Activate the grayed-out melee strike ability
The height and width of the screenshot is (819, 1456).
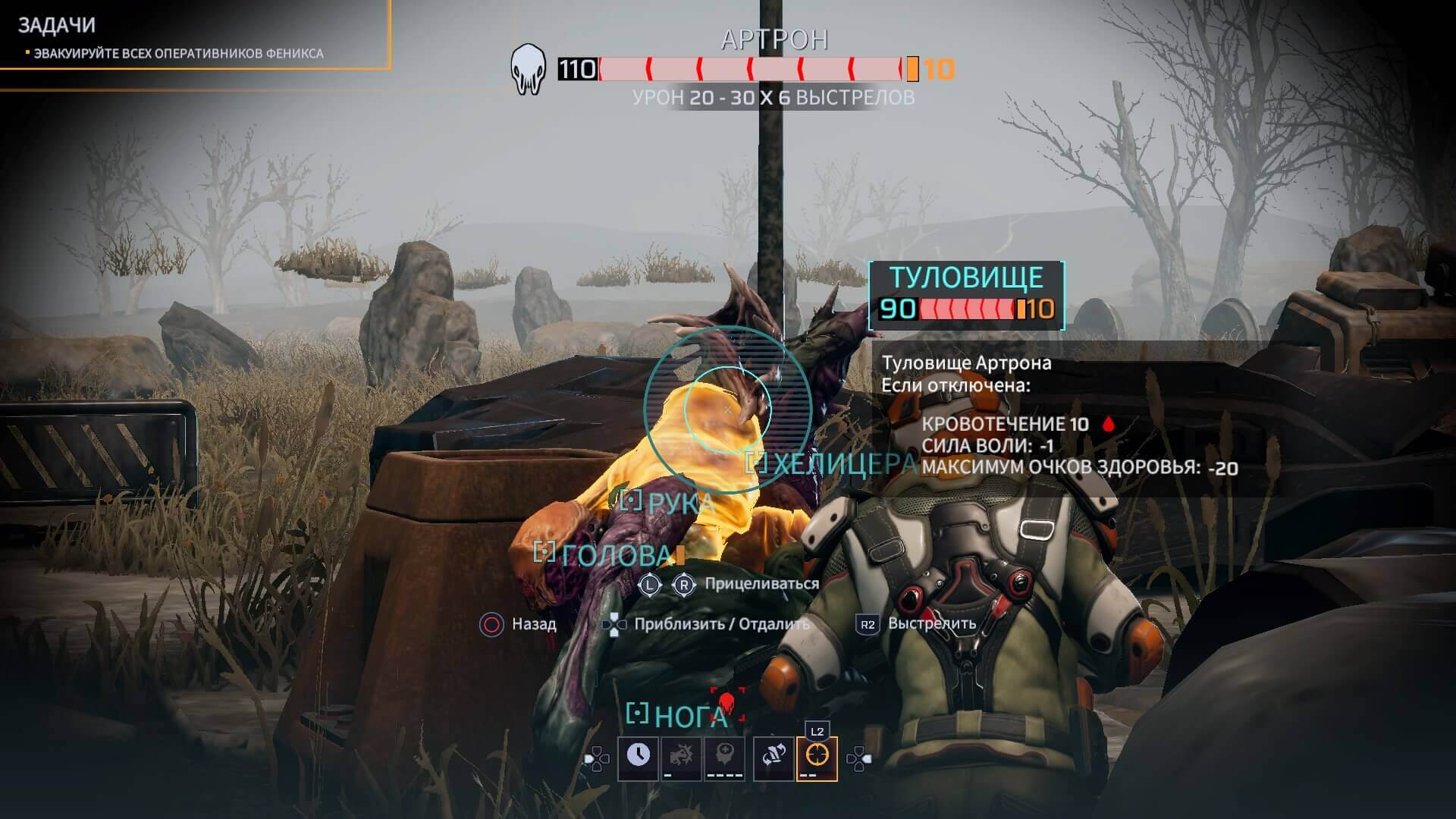[681, 758]
